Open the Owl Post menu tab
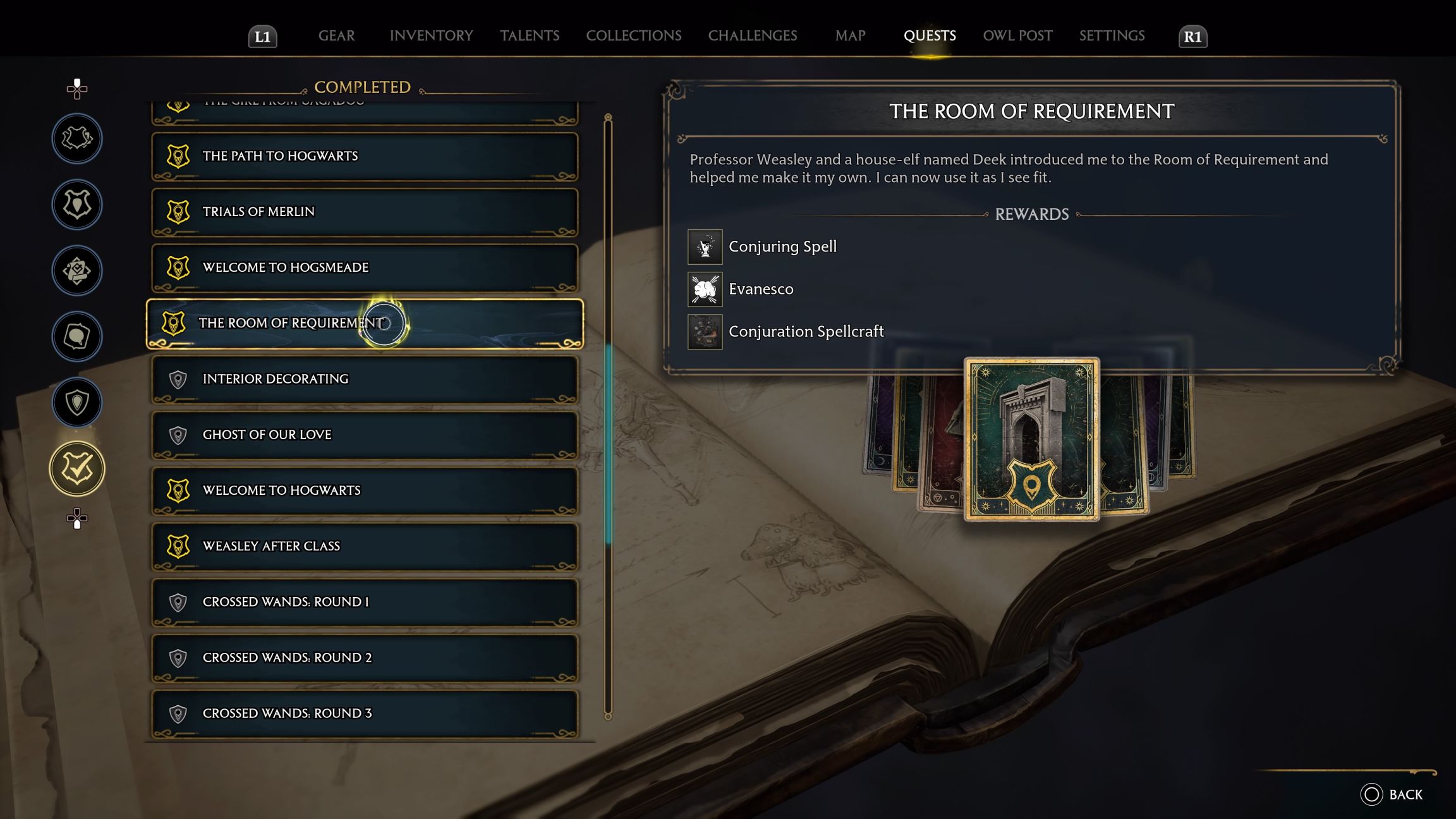Viewport: 1456px width, 819px height. point(1016,35)
